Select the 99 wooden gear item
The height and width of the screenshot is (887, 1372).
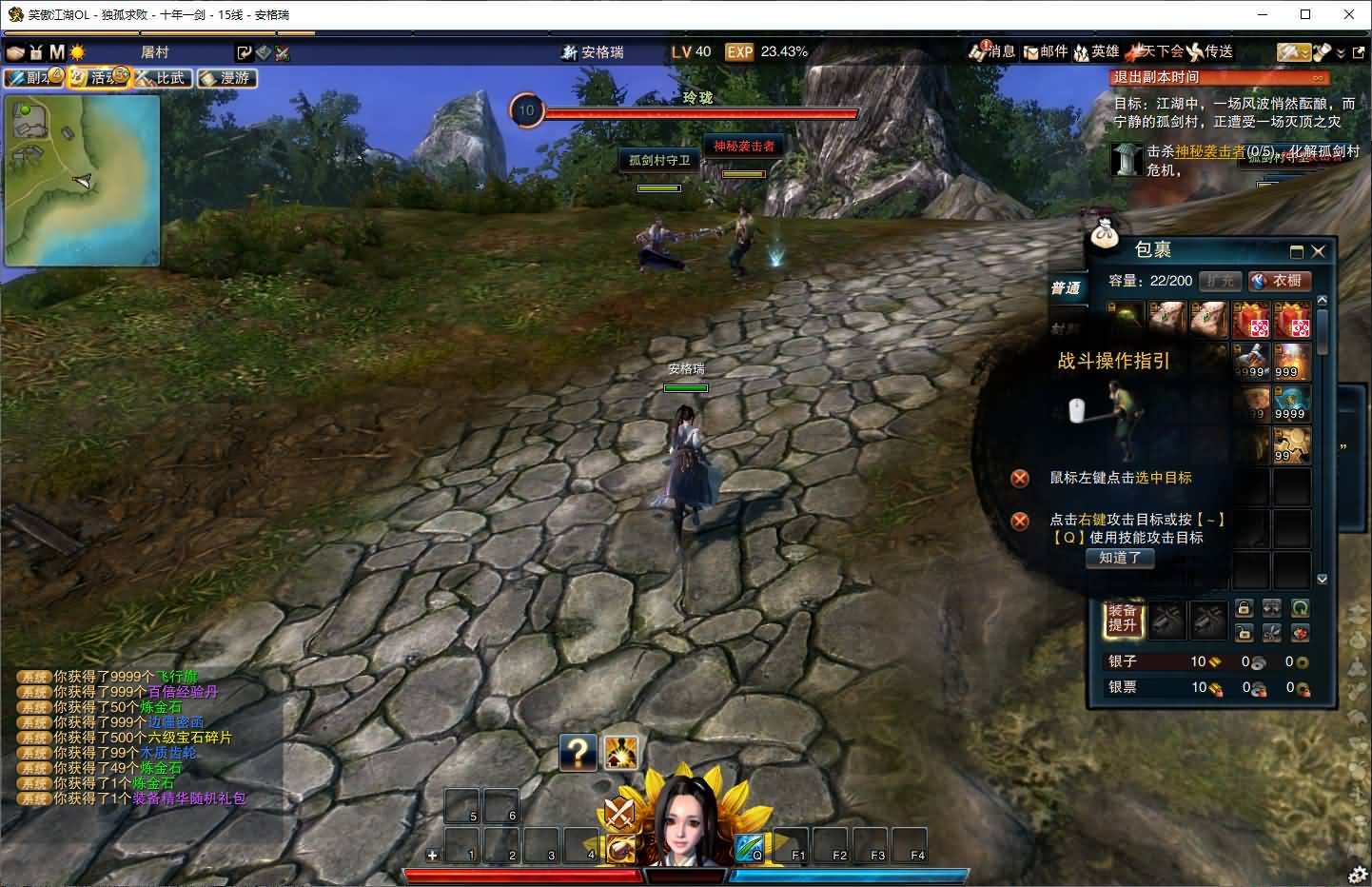[x=1292, y=445]
